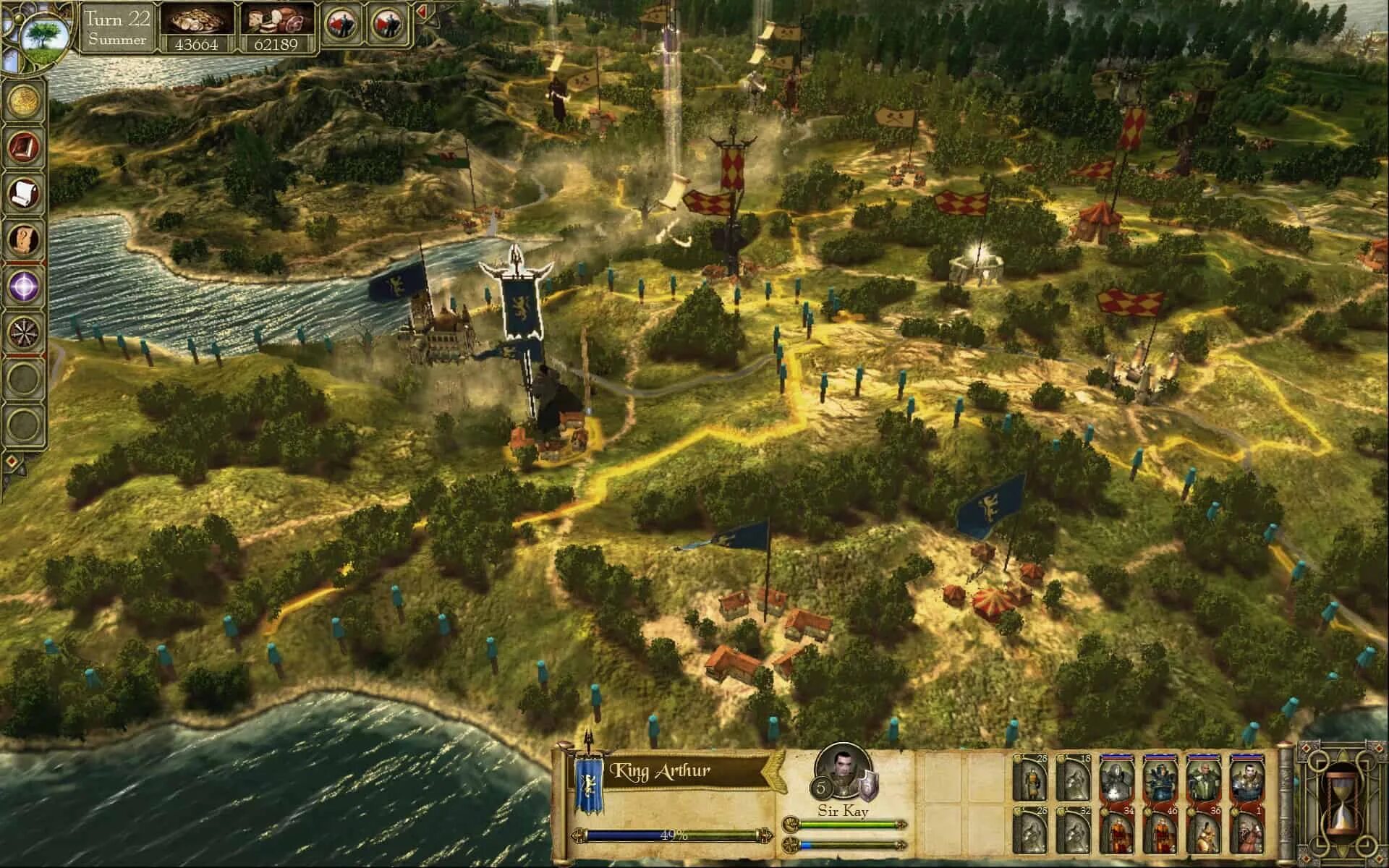This screenshot has width=1389, height=868.
Task: Click the food supplies display
Action: coord(277,28)
